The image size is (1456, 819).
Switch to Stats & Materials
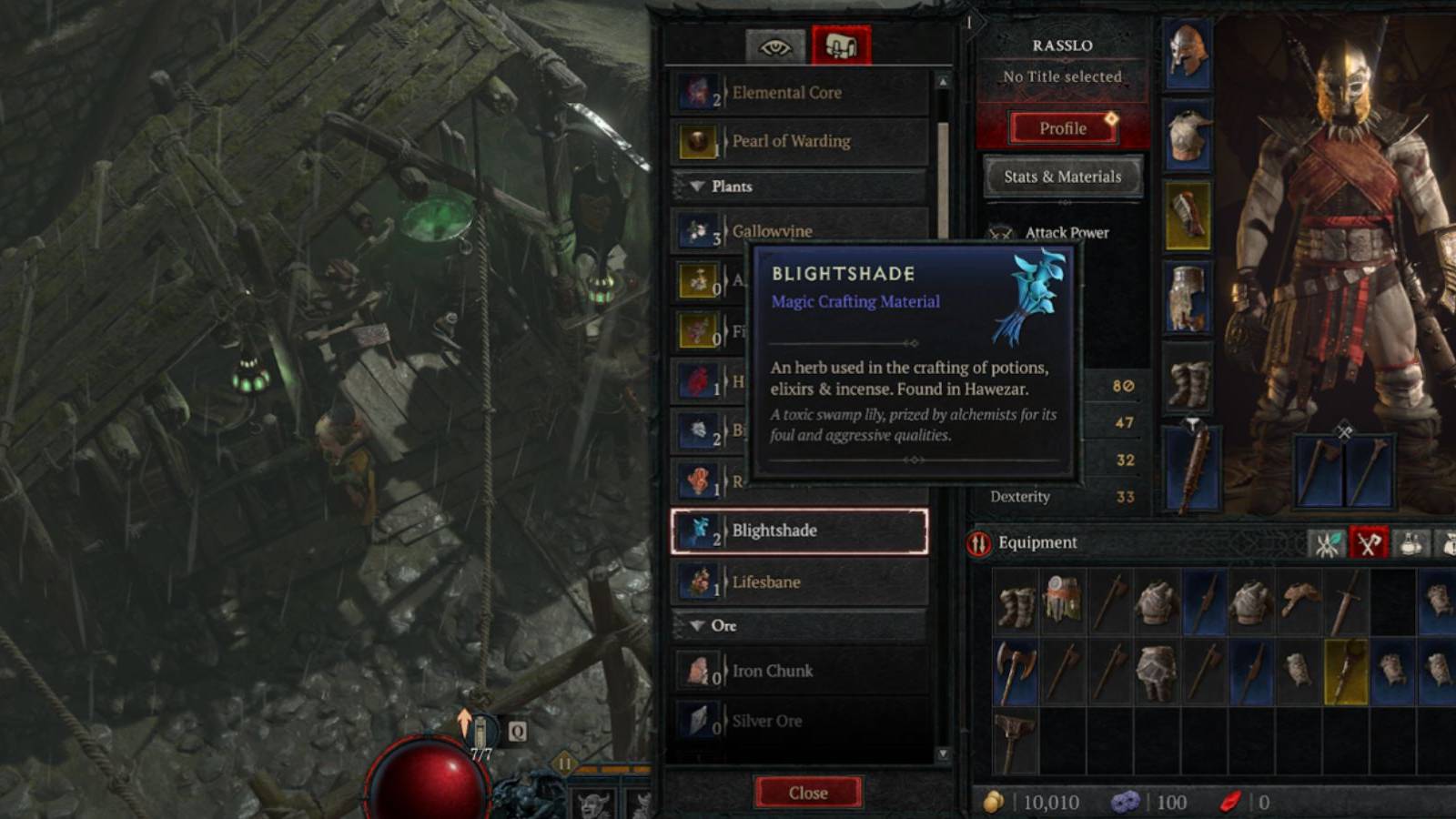click(1061, 176)
